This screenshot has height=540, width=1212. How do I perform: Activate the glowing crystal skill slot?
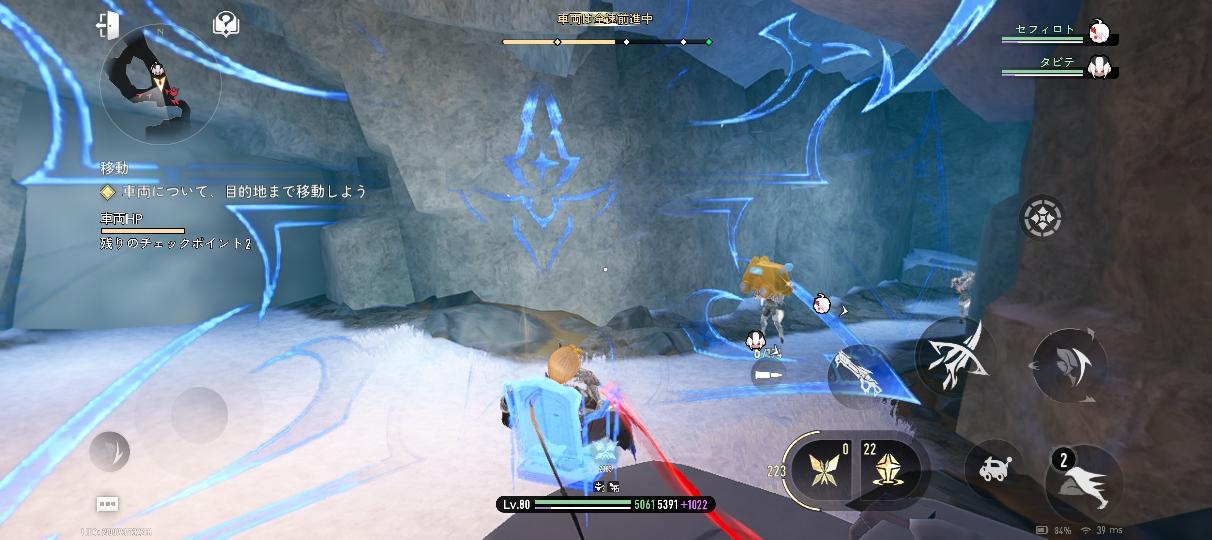(885, 468)
